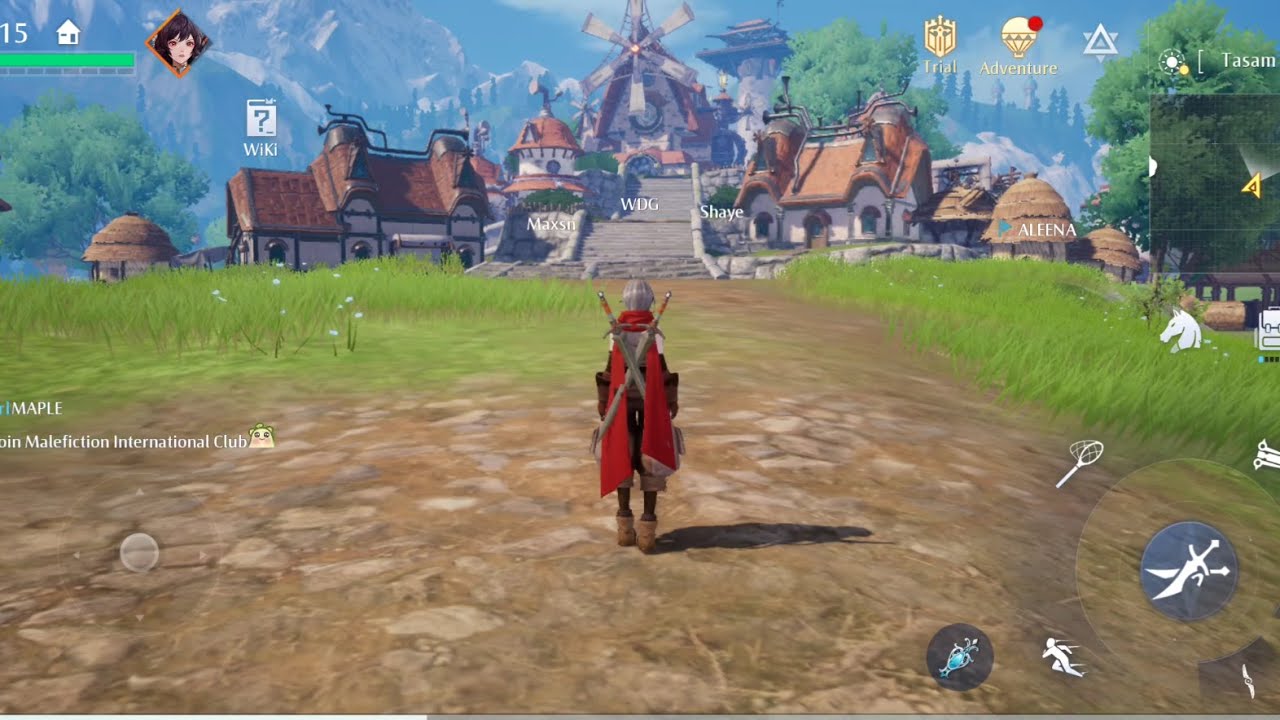This screenshot has height=720, width=1280.
Task: Use the bug catching net tool
Action: coord(1080,463)
